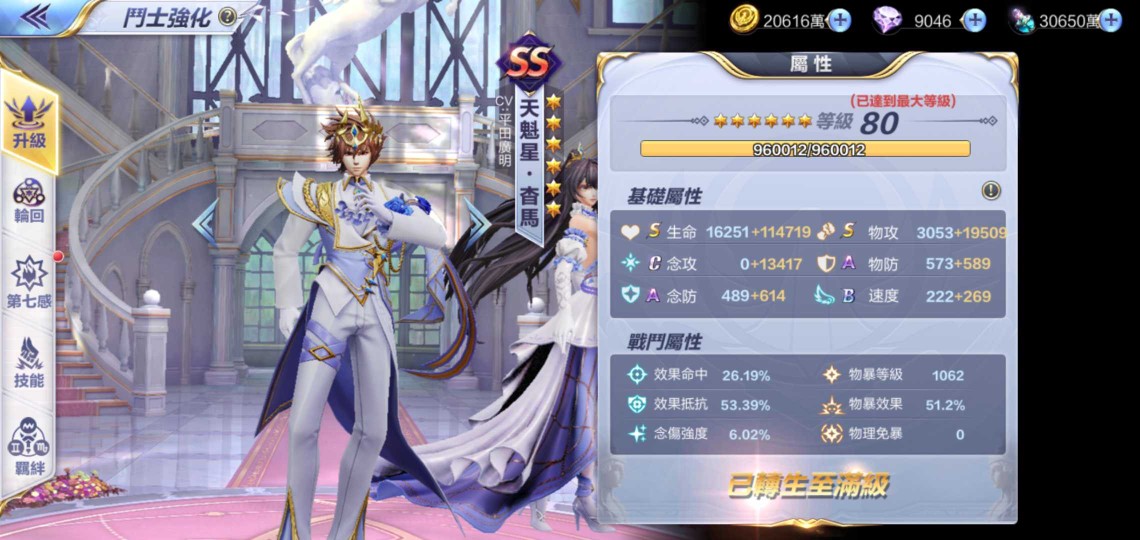The height and width of the screenshot is (540, 1140).
Task: Select the 升級 upgrade tab
Action: point(29,121)
